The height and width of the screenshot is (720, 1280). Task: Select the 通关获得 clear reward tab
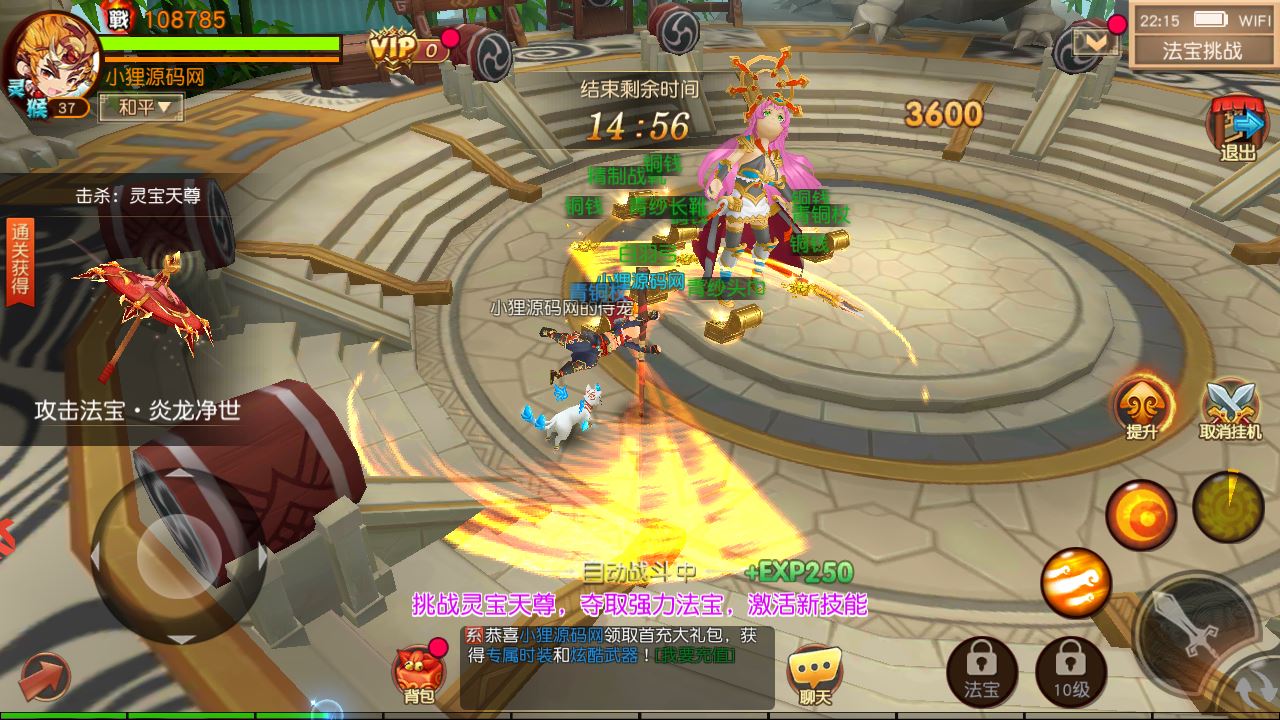point(19,262)
